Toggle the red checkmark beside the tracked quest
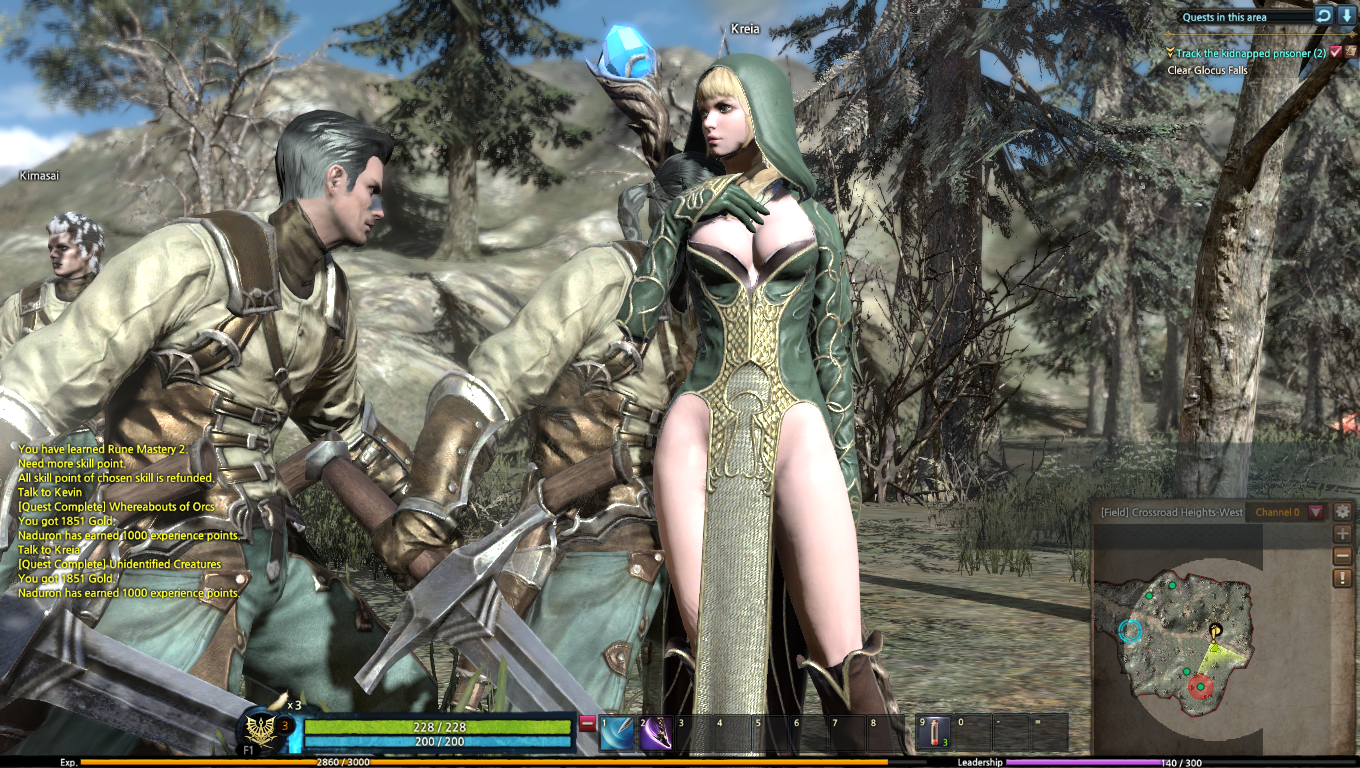1360x768 pixels. (x=1336, y=52)
